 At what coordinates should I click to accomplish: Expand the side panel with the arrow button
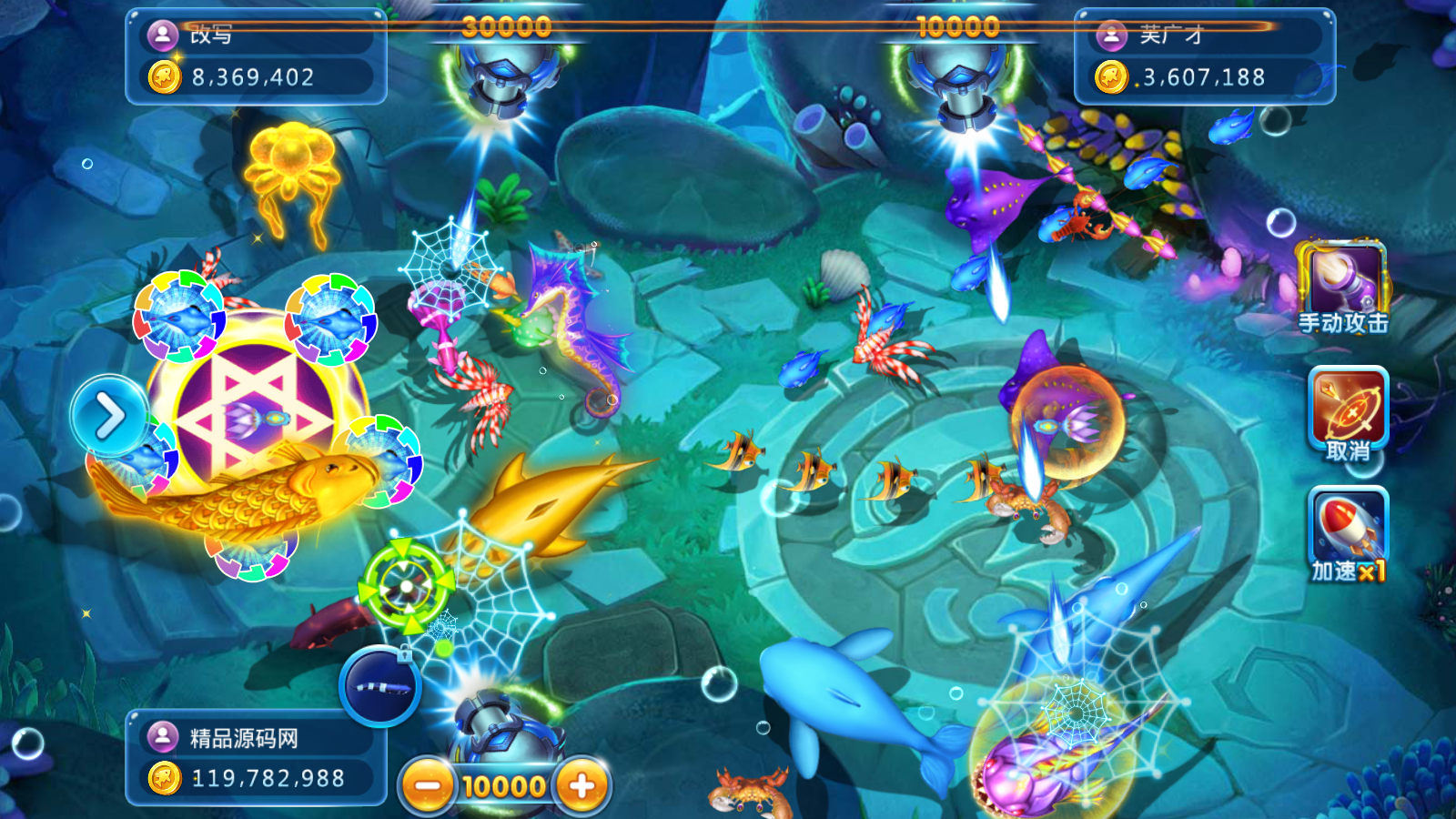click(x=110, y=417)
